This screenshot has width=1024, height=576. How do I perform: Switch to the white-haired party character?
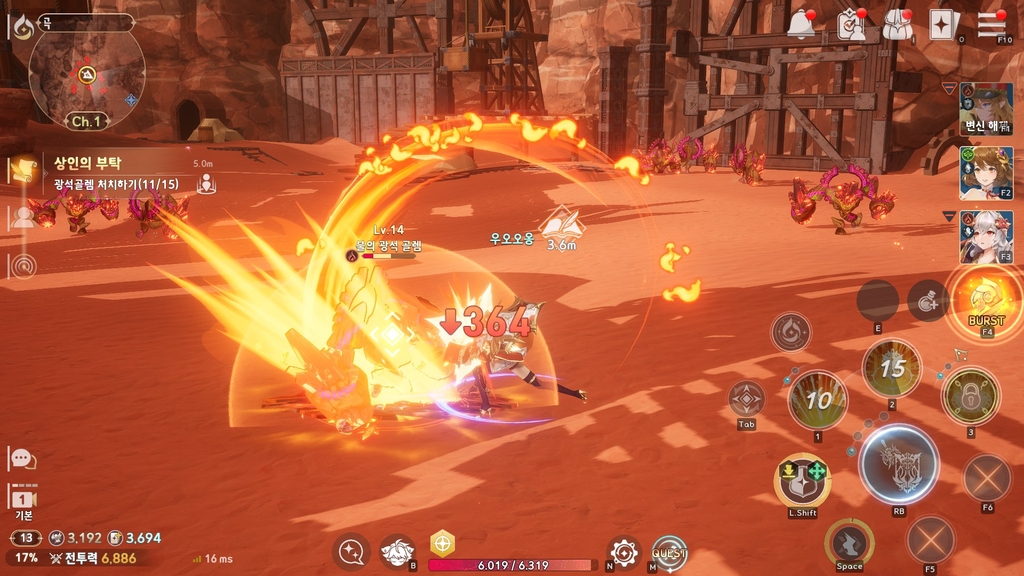pos(985,236)
